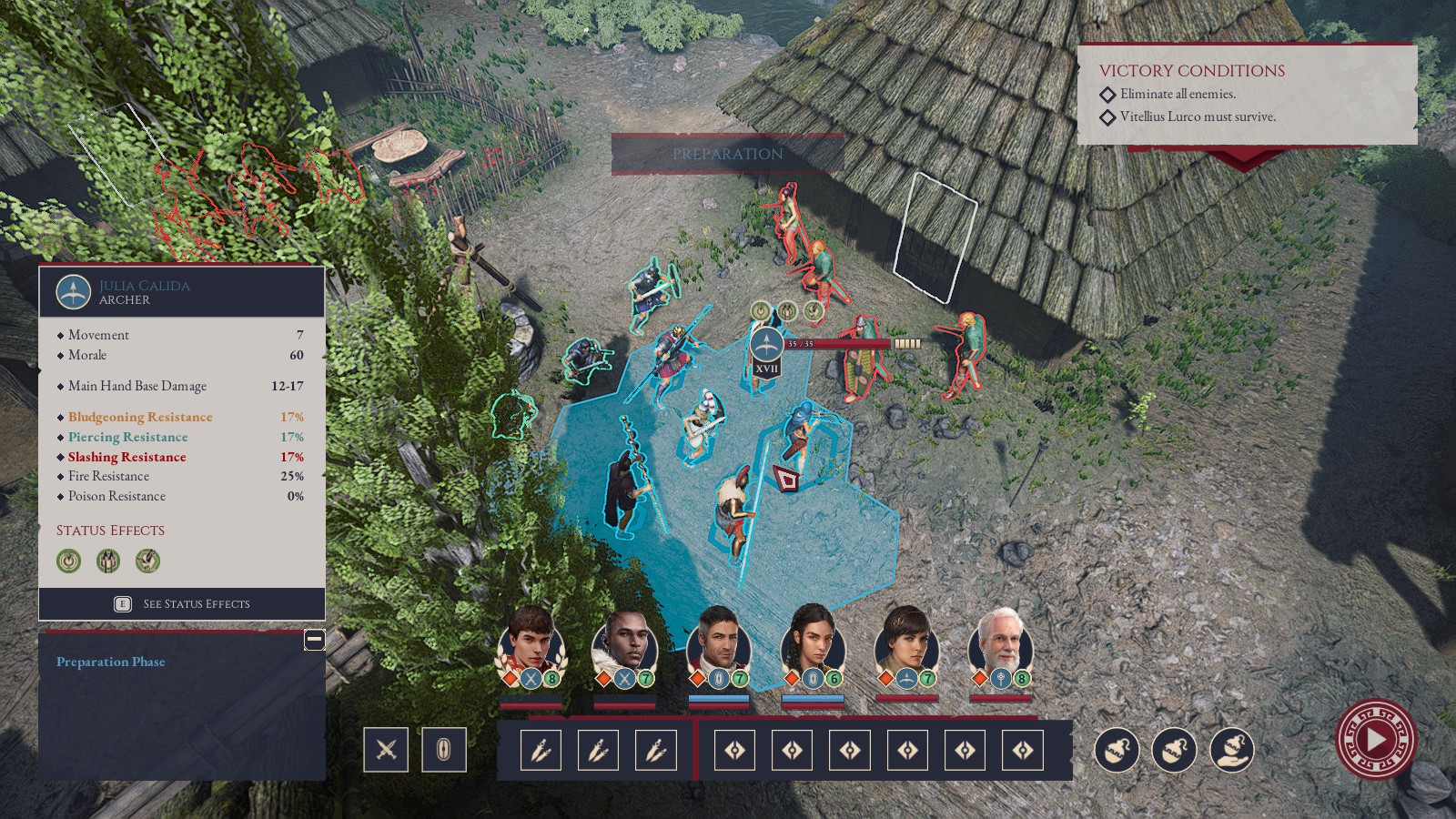1456x819 pixels.
Task: Click the Eliminate all enemies objective
Action: pos(1178,94)
